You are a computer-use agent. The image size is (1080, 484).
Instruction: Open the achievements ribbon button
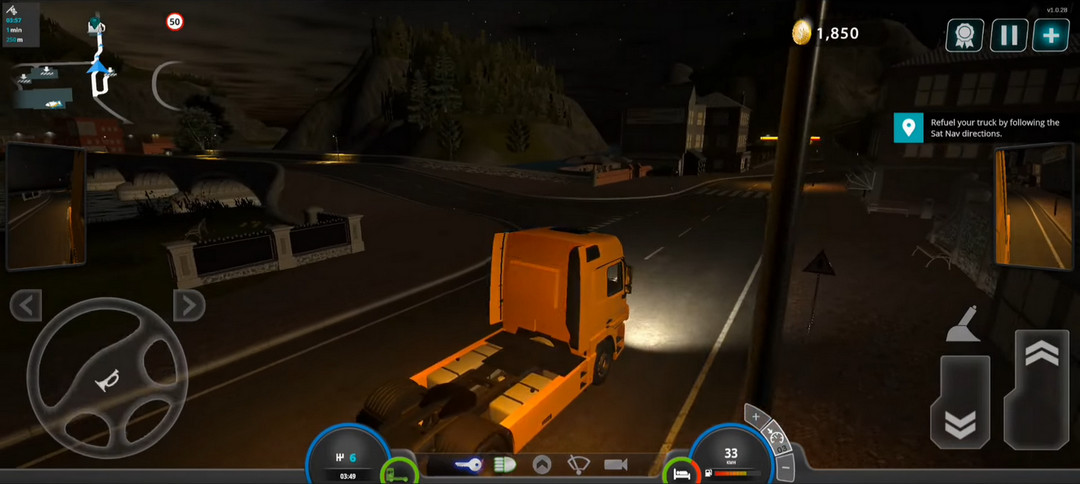964,36
